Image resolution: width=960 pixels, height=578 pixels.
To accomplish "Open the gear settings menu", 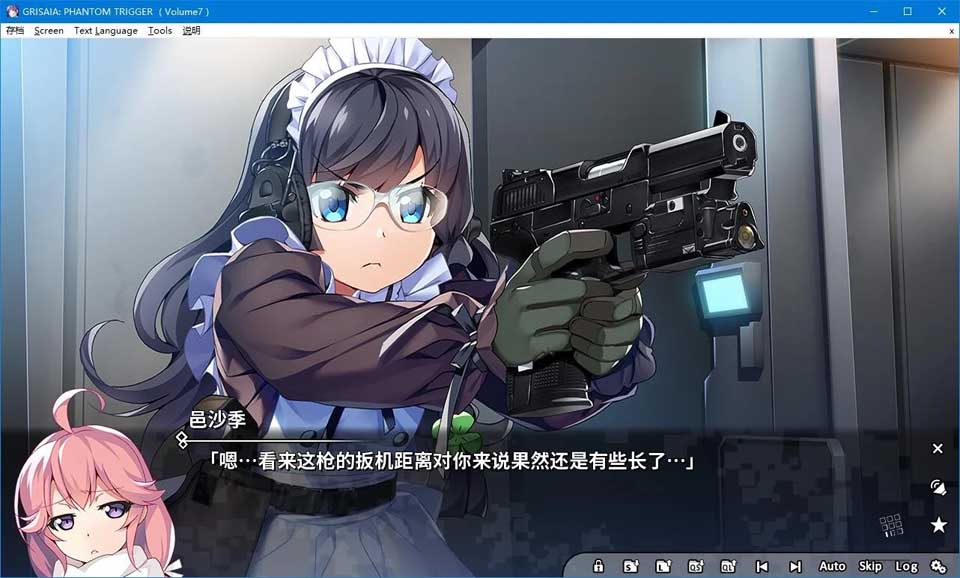I will point(938,566).
